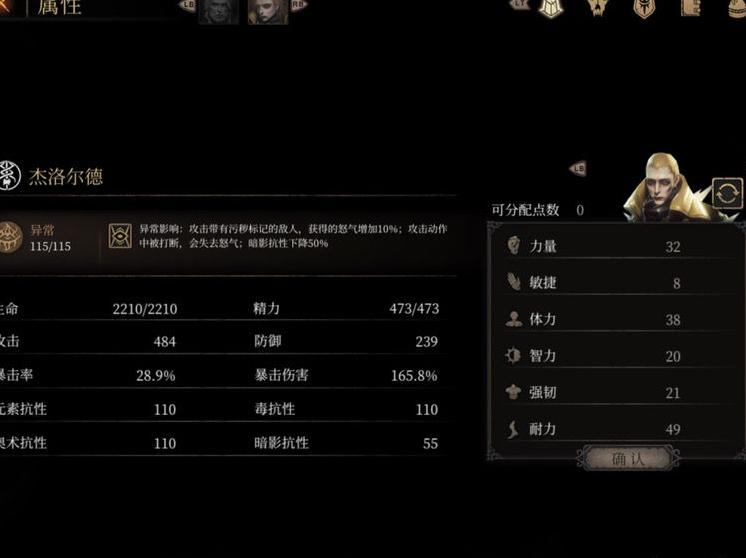Click the back arrow beside 属性
The height and width of the screenshot is (558, 746).
[x=8, y=6]
